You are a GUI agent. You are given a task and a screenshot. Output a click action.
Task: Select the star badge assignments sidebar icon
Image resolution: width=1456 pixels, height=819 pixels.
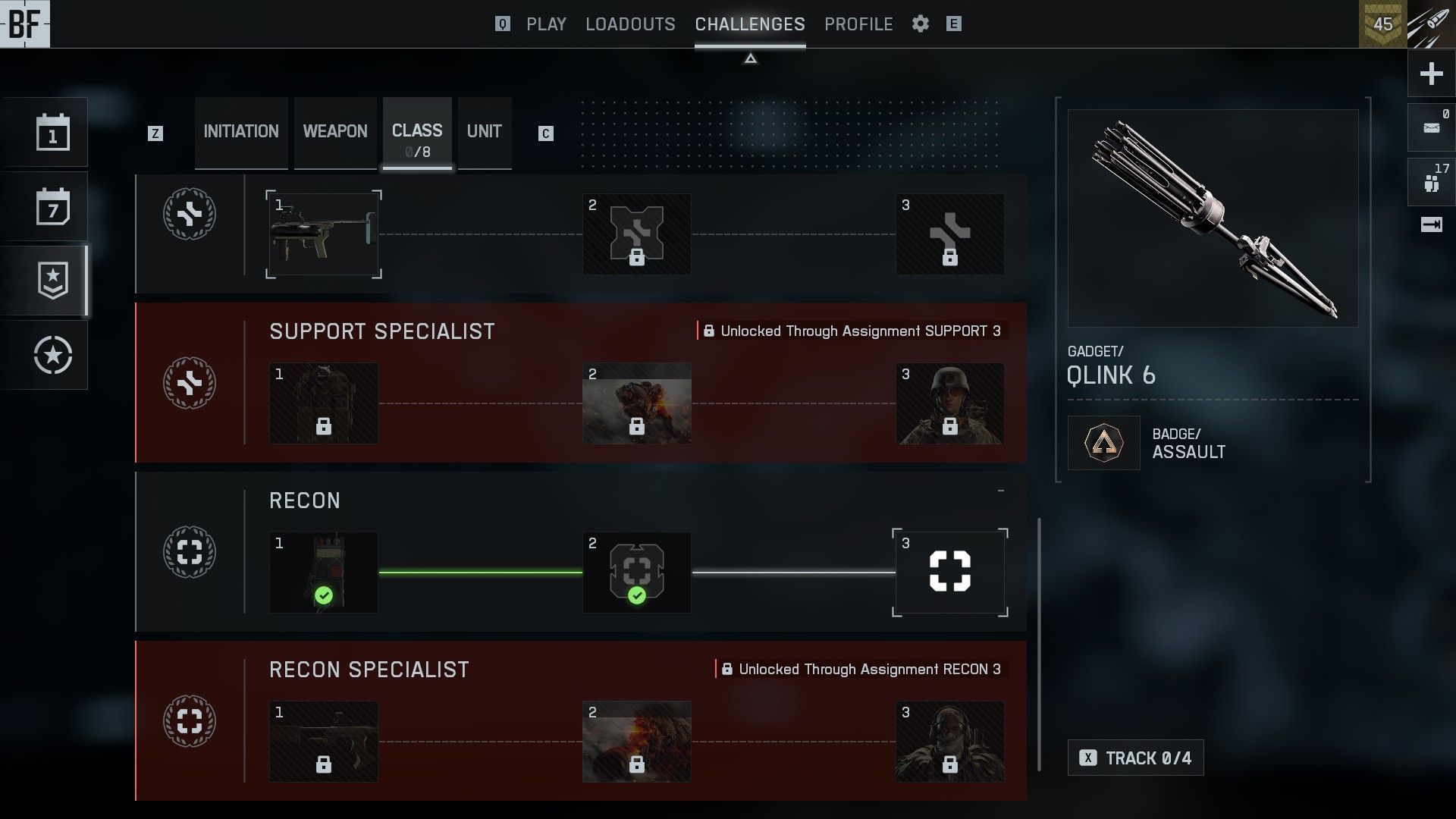[x=52, y=281]
